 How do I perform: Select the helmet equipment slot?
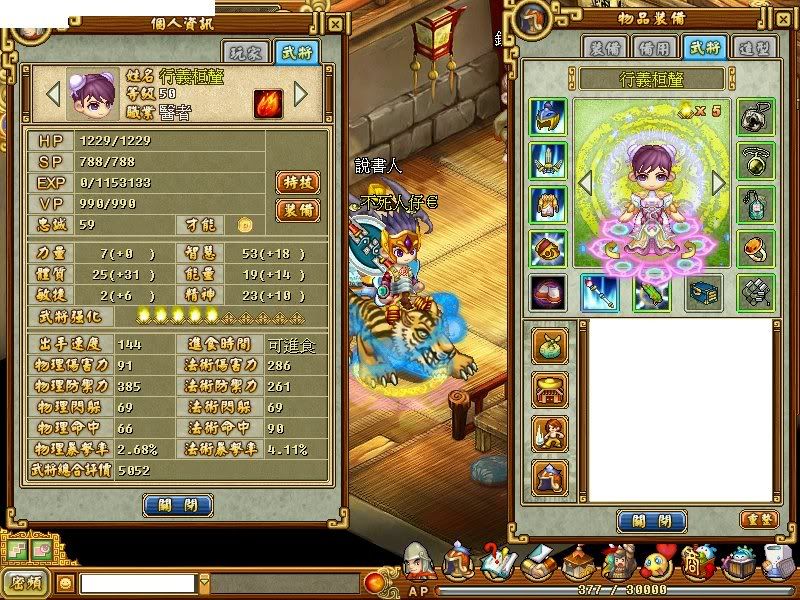point(548,117)
